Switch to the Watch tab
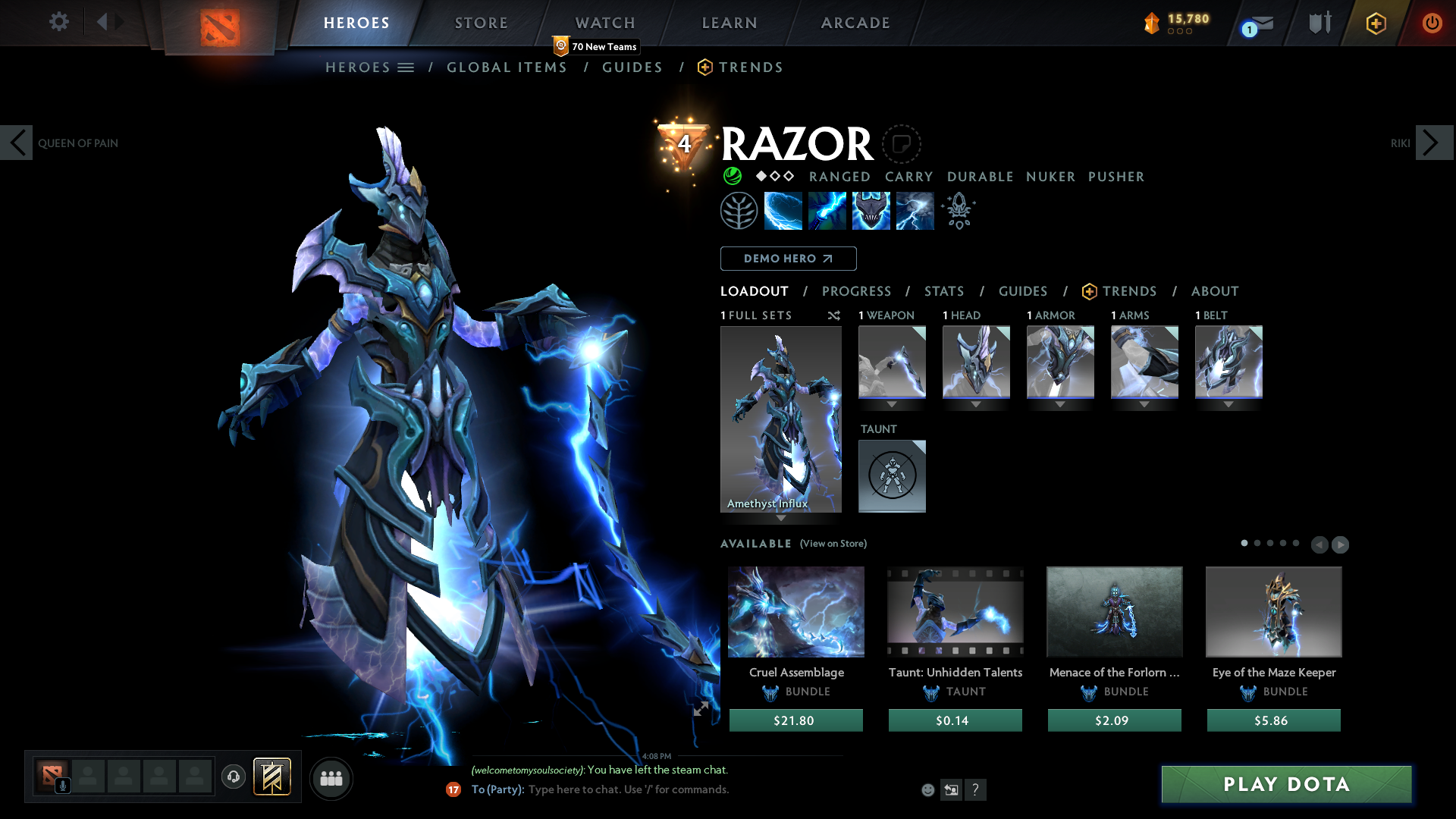Image resolution: width=1456 pixels, height=819 pixels. 605,23
